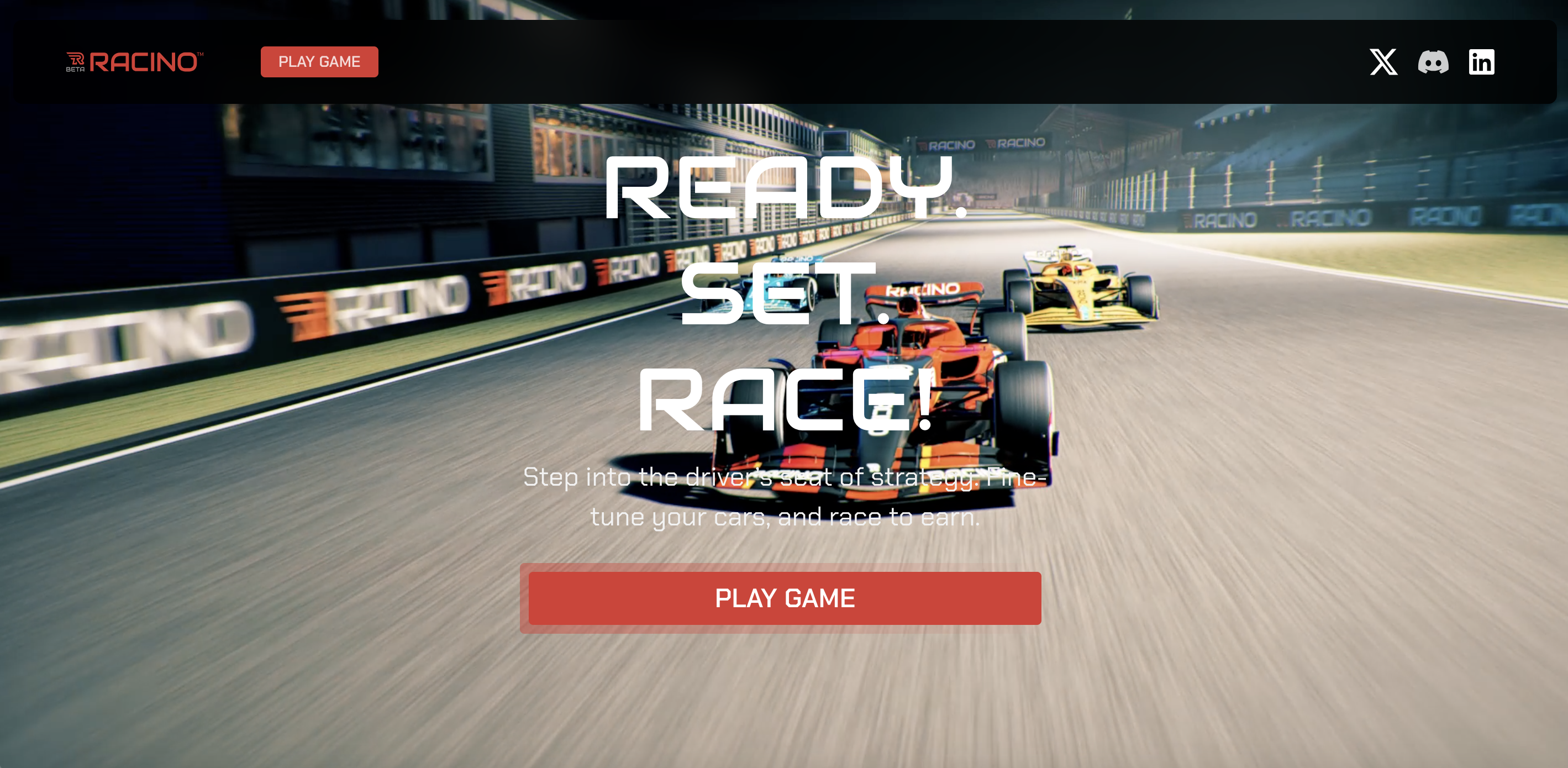Start playing with the large Play Game button
Image resolution: width=1568 pixels, height=768 pixels.
tap(784, 598)
